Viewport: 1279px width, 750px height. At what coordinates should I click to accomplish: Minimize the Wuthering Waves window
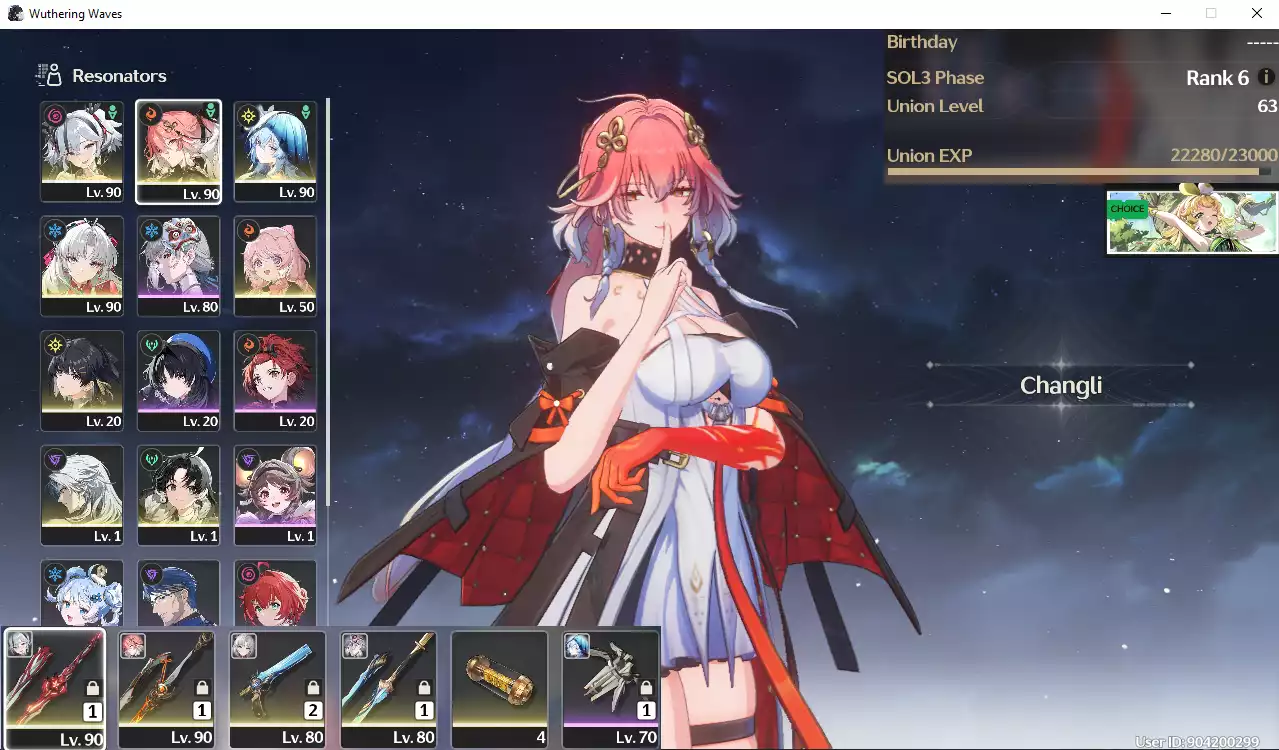click(x=1166, y=14)
